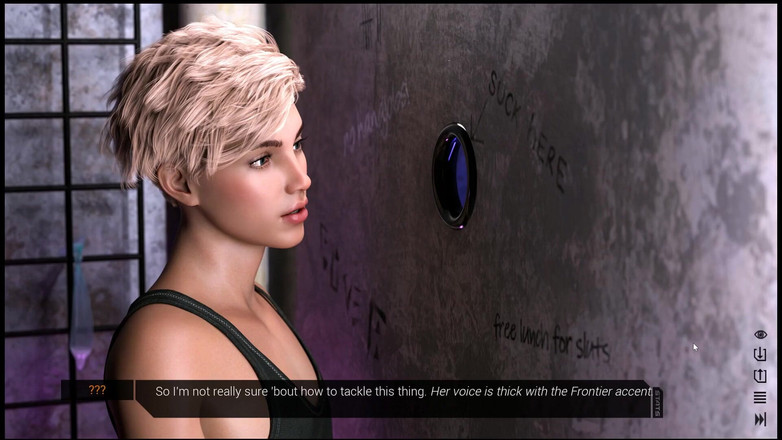Image resolution: width=782 pixels, height=440 pixels.
Task: Open the load menu (up-arrow icon)
Action: (x=760, y=376)
